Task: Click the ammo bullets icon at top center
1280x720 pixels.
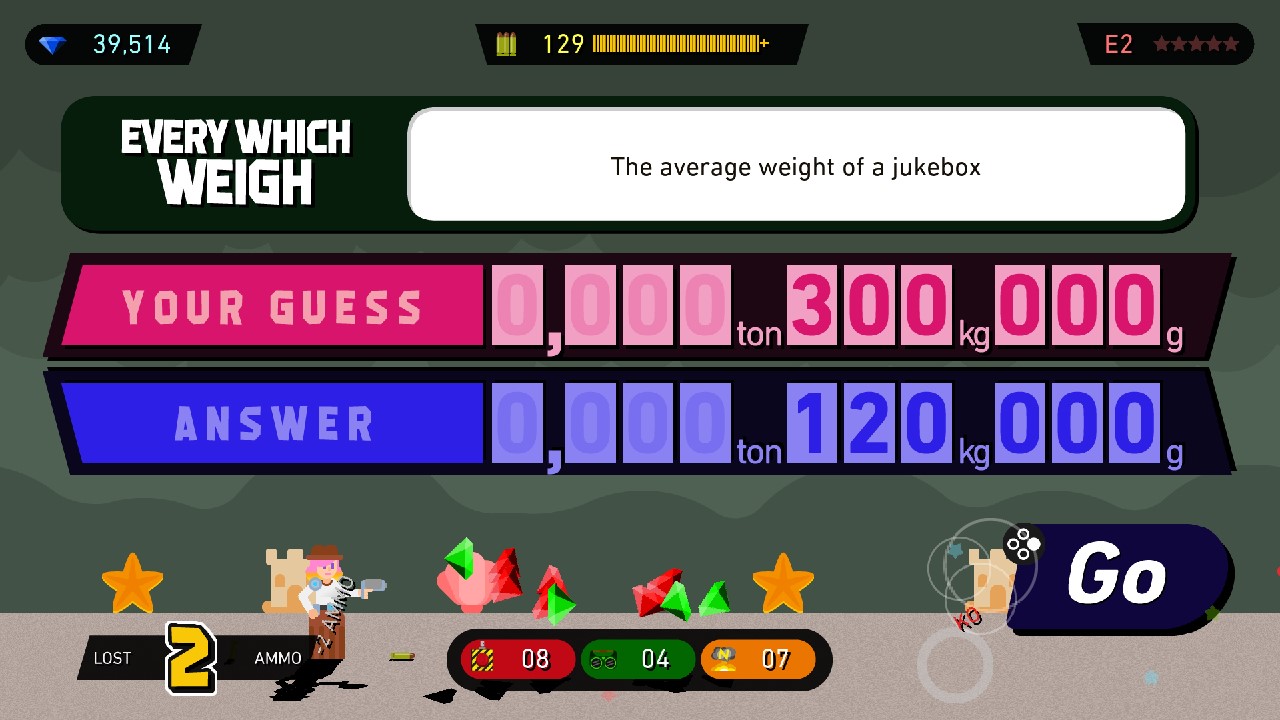Action: [x=506, y=43]
